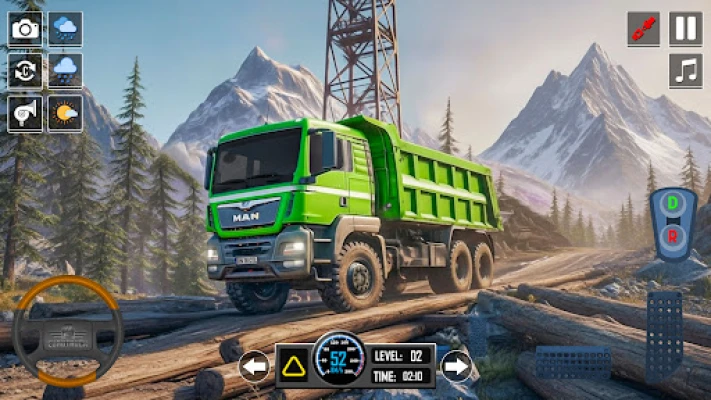Toggle the circular arrows control-mode icon
The width and height of the screenshot is (711, 400).
(x=24, y=70)
